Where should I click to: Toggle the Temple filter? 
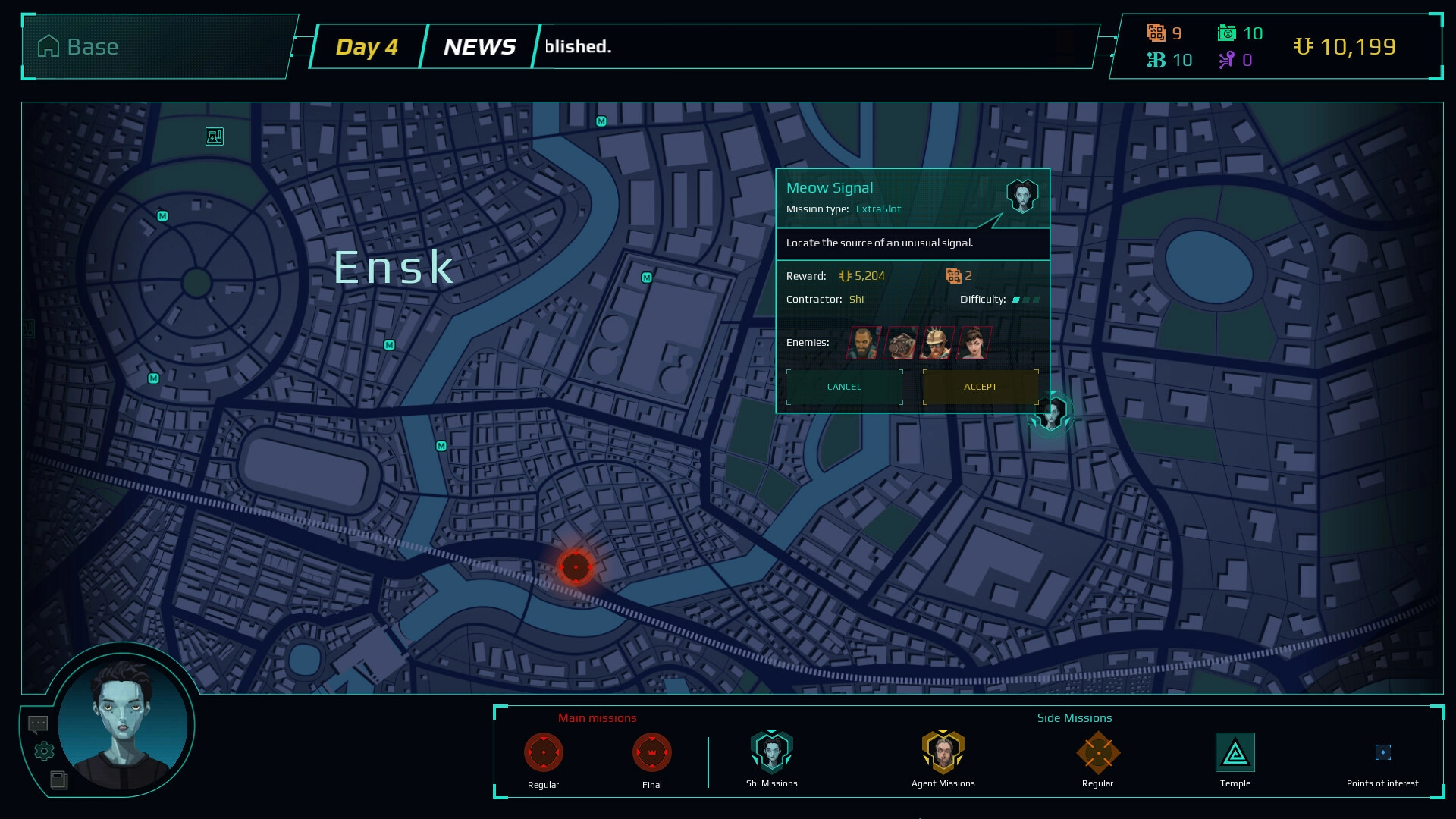tap(1235, 753)
